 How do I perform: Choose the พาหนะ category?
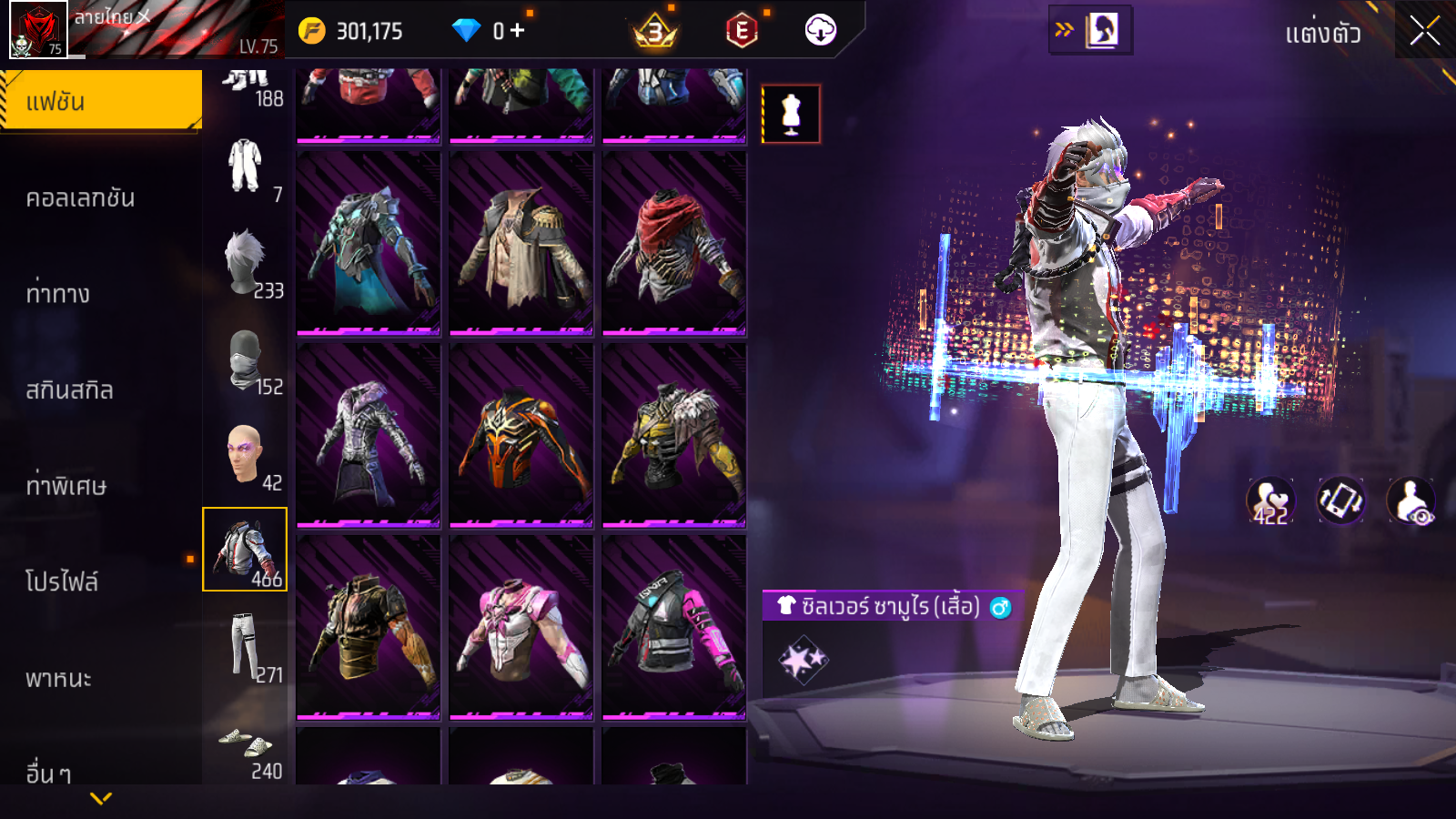58,679
